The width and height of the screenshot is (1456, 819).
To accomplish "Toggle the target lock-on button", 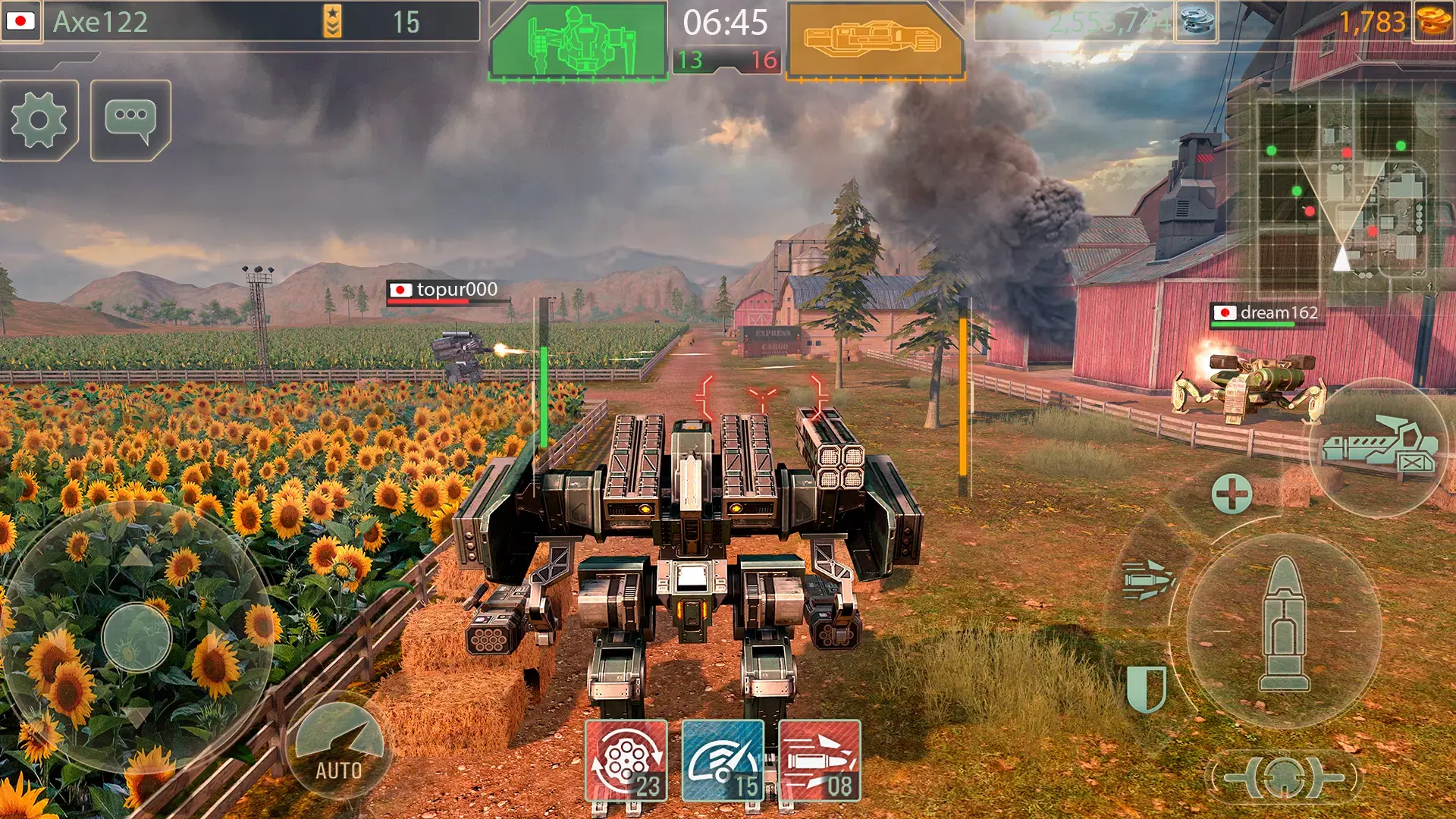I will 1283,777.
